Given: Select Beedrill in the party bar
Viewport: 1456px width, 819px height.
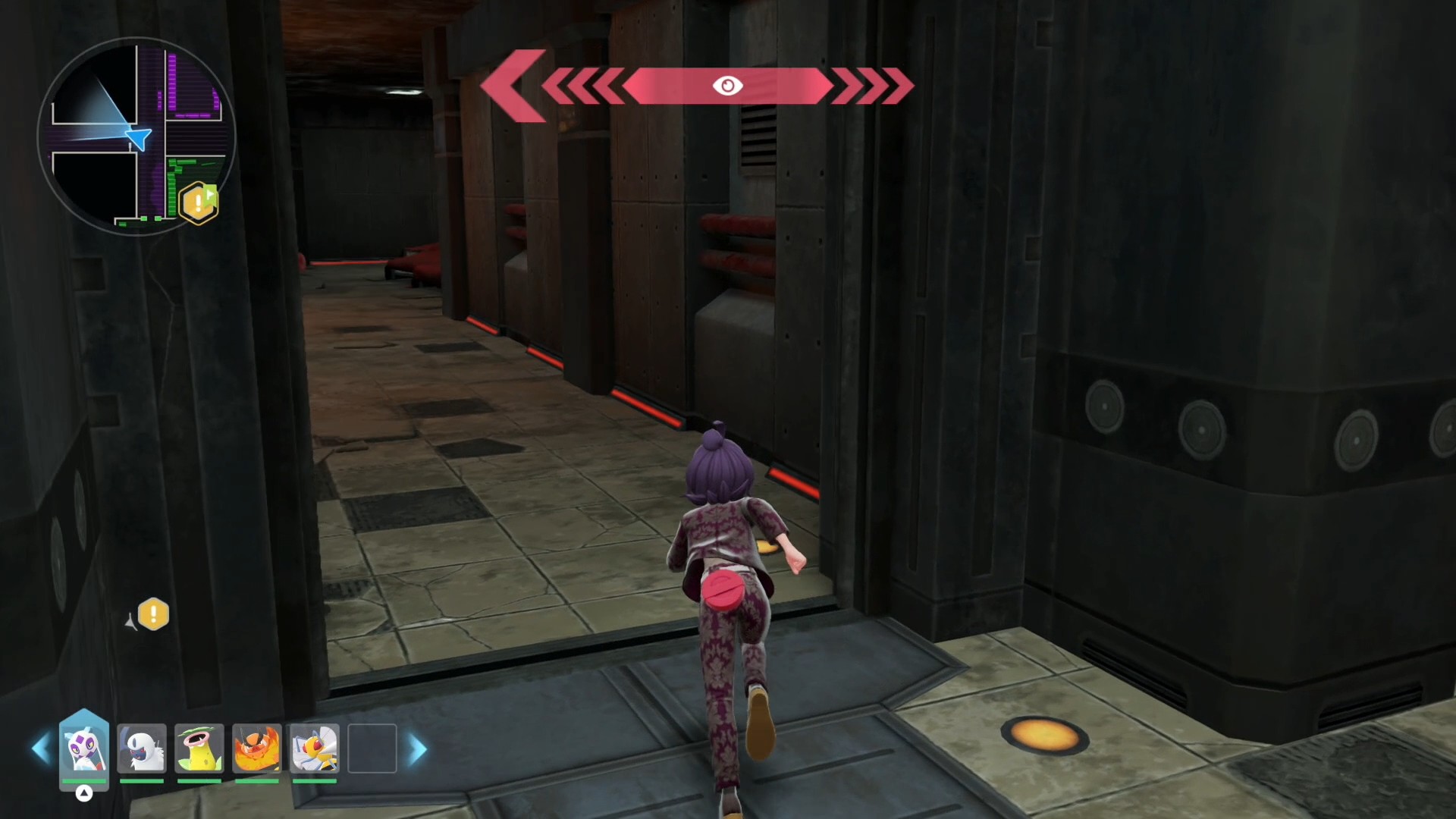Looking at the screenshot, I should [x=315, y=748].
